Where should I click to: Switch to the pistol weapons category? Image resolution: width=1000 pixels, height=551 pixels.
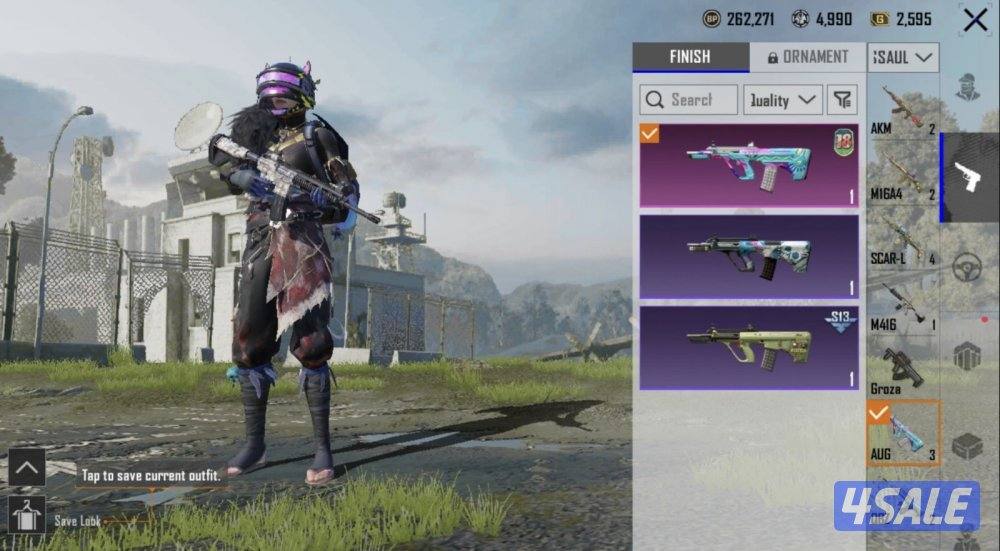[x=969, y=178]
